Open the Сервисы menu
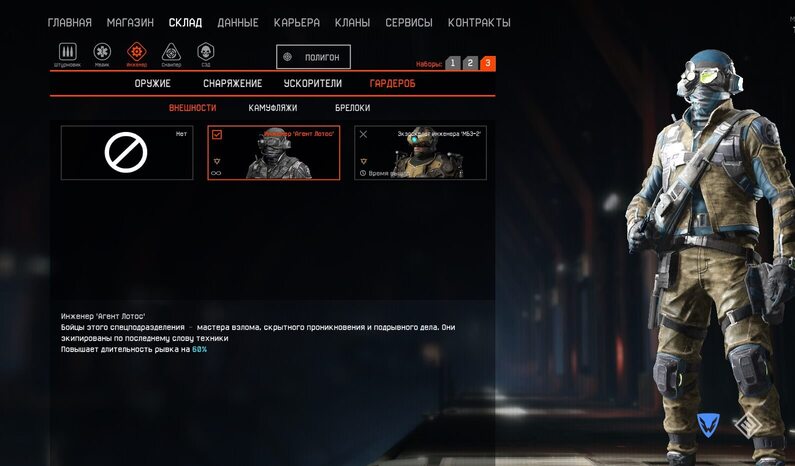Viewport: 795px width, 466px height. pyautogui.click(x=408, y=22)
